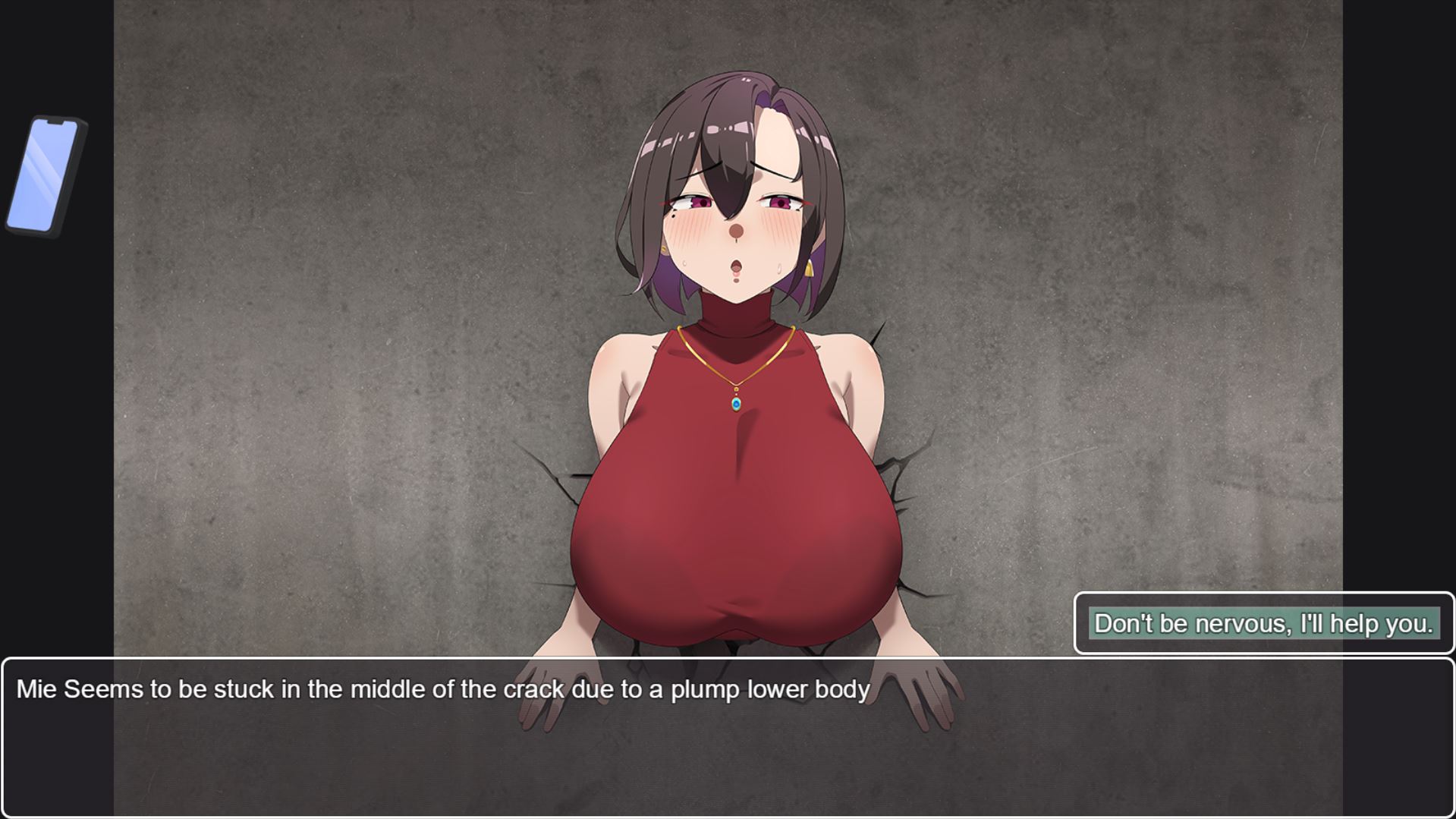Screen dimensions: 1456x819
Task: Choose "Don't be nervous, I'll help you." reply
Action: coord(1263,623)
